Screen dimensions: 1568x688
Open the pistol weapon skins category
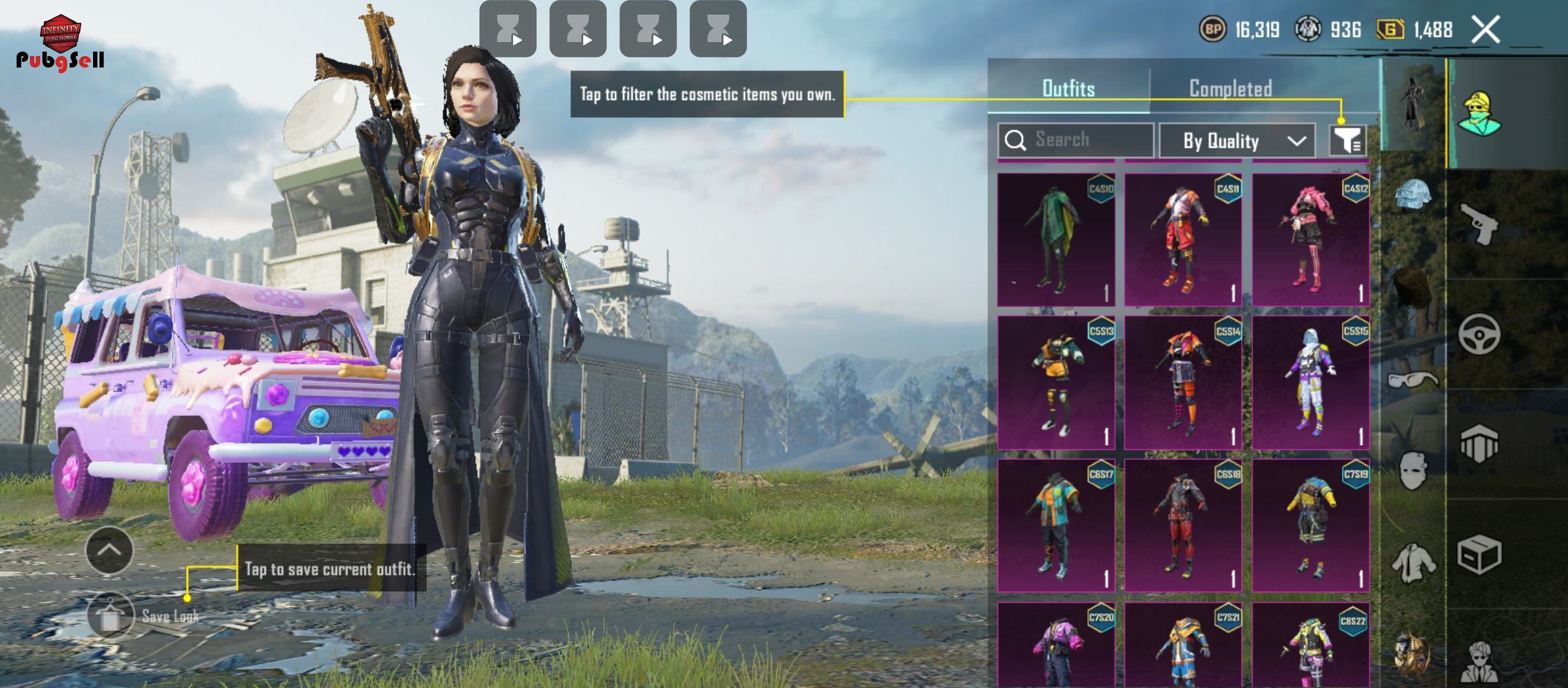pos(1479,223)
